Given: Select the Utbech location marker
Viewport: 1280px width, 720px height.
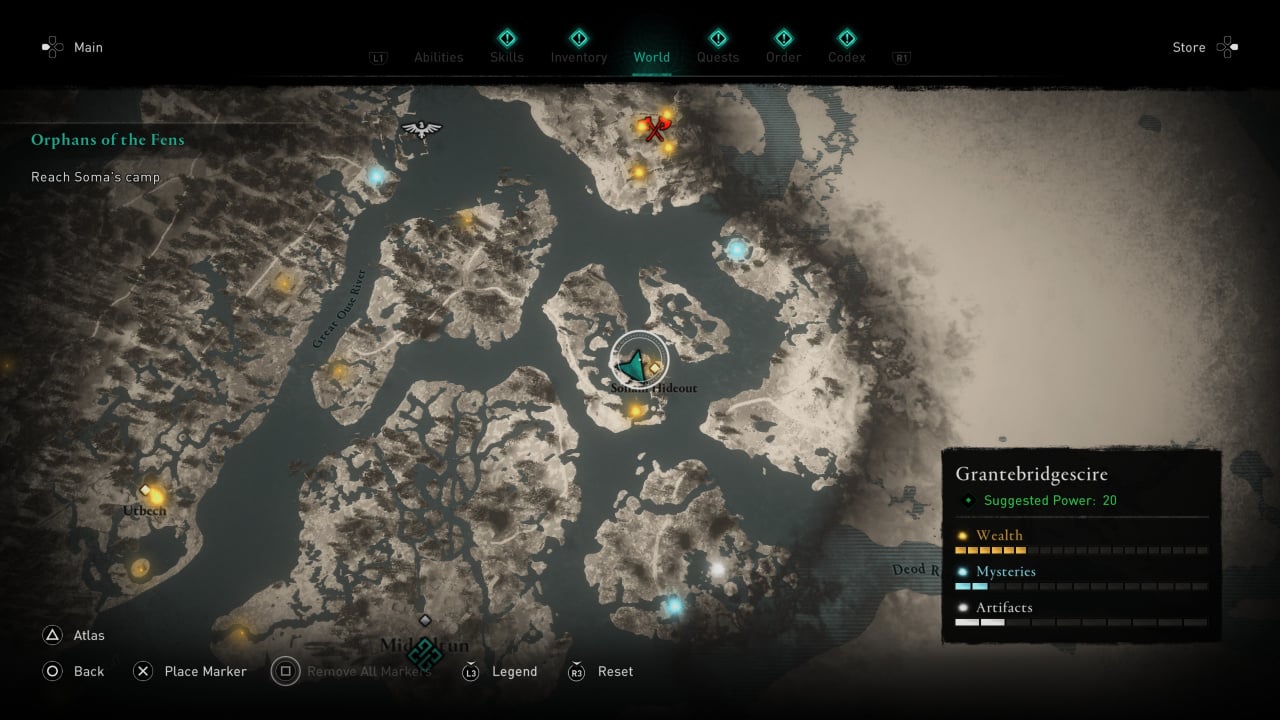Looking at the screenshot, I should (x=145, y=490).
